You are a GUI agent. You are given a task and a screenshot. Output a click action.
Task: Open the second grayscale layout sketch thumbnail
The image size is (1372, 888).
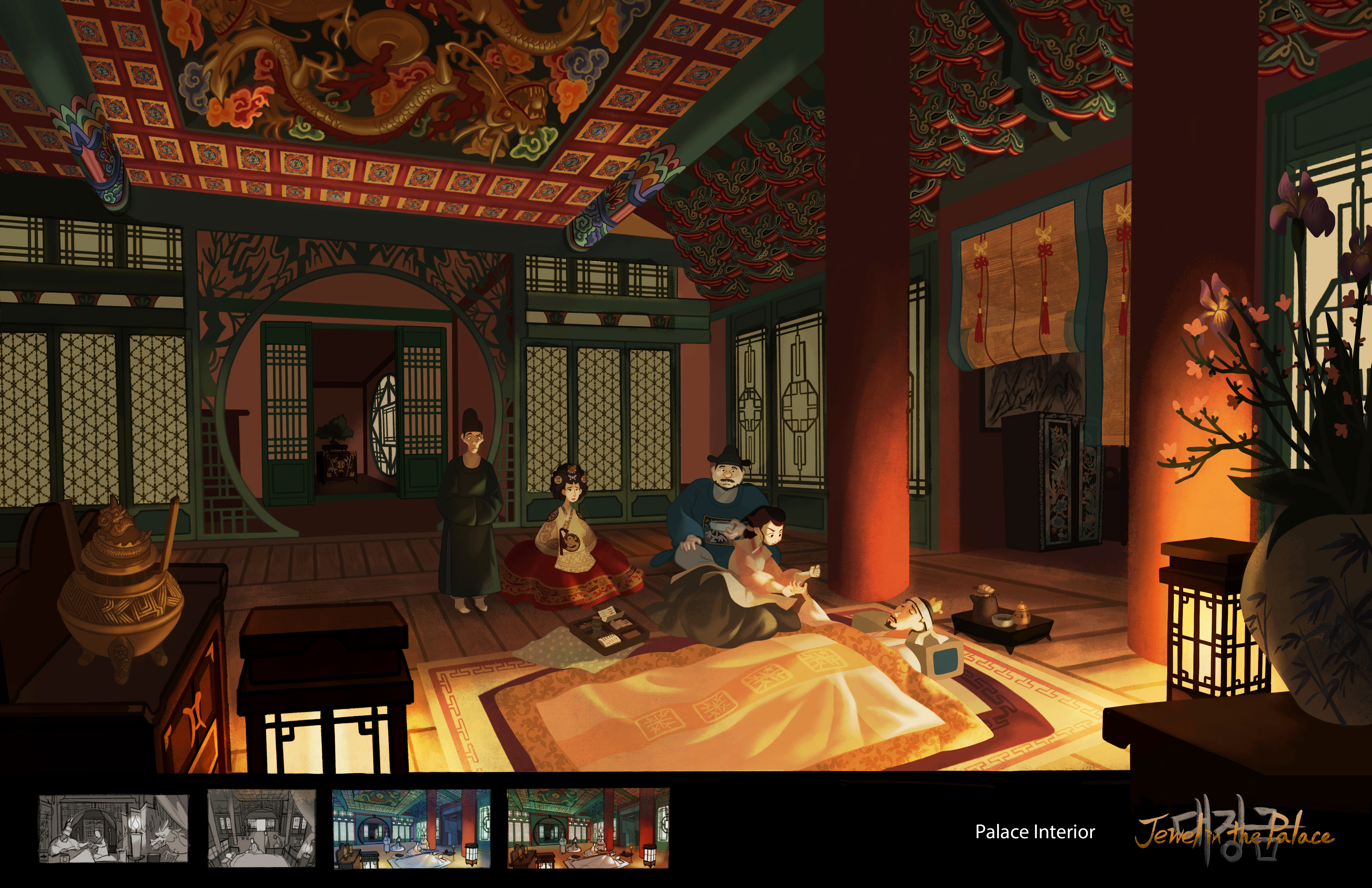coord(262,829)
